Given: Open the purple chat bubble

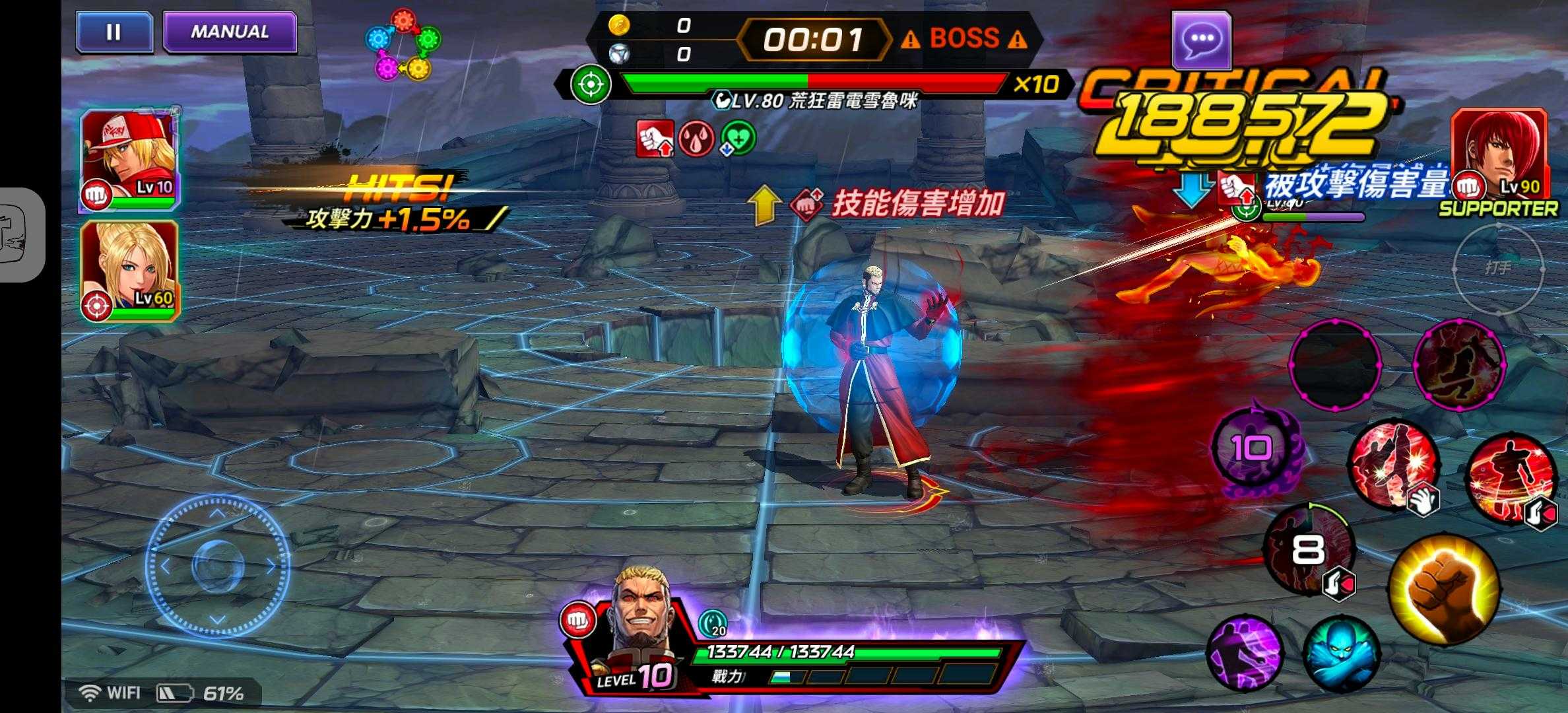Looking at the screenshot, I should (x=1201, y=40).
